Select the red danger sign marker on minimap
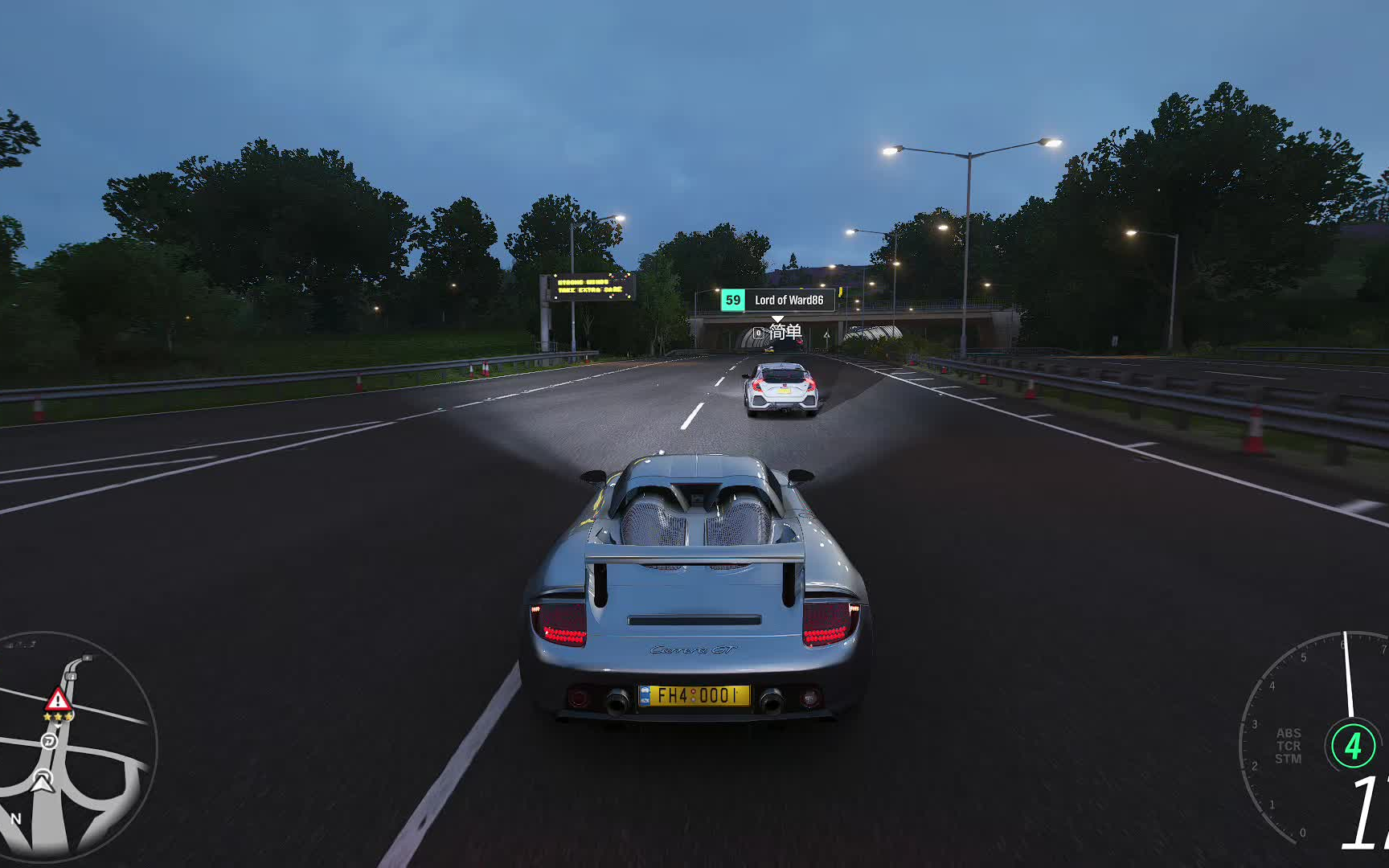 [57, 698]
